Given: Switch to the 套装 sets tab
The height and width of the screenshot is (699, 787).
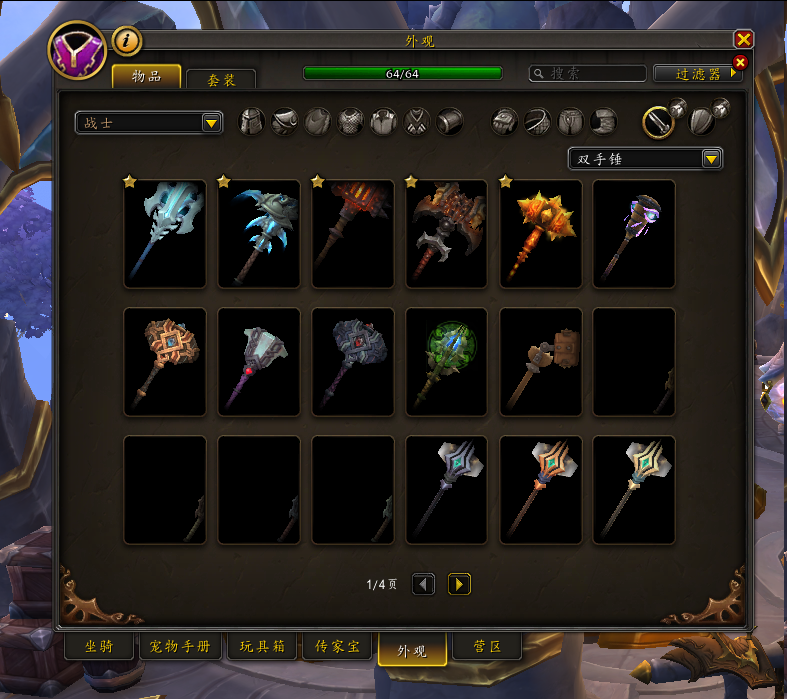Looking at the screenshot, I should (x=221, y=79).
